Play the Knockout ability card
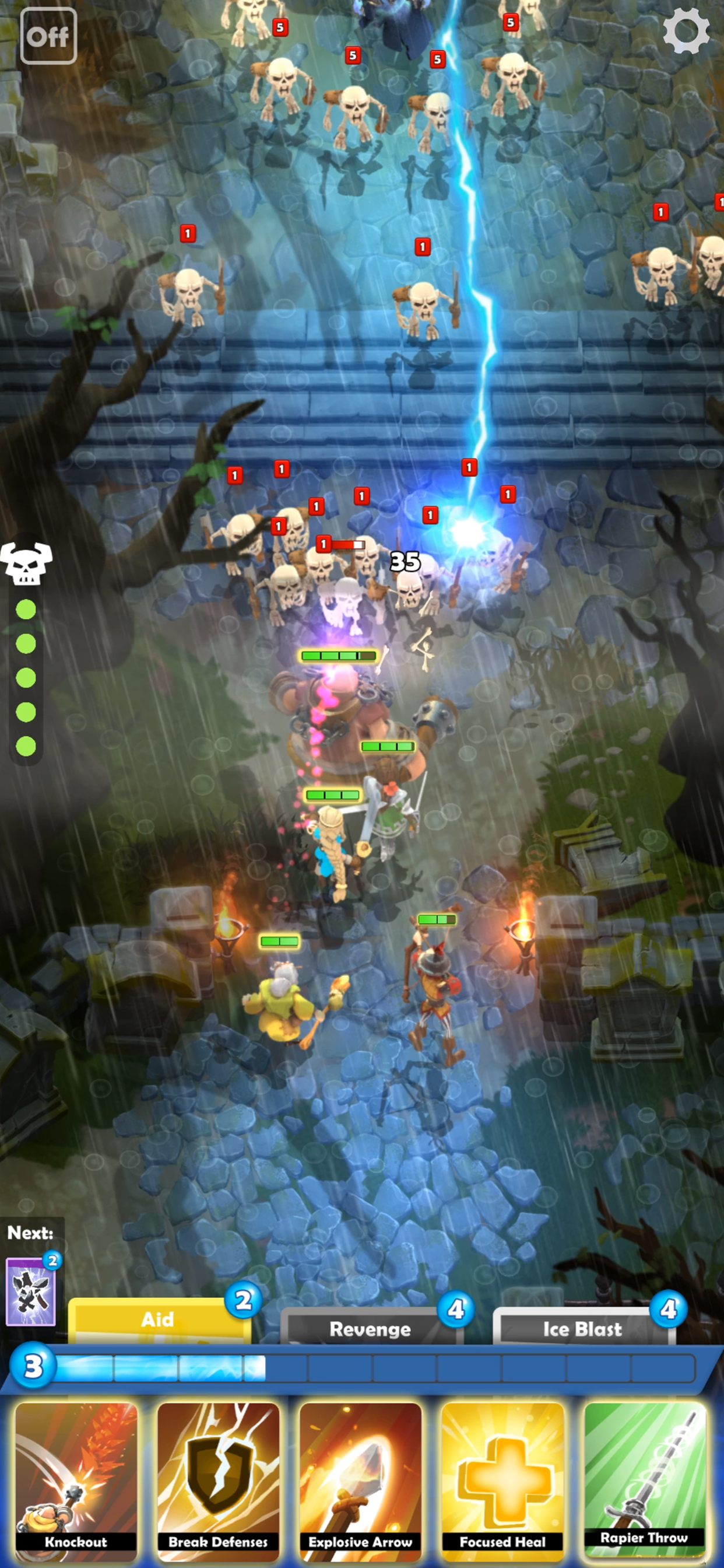The width and height of the screenshot is (724, 1568). click(x=76, y=1480)
